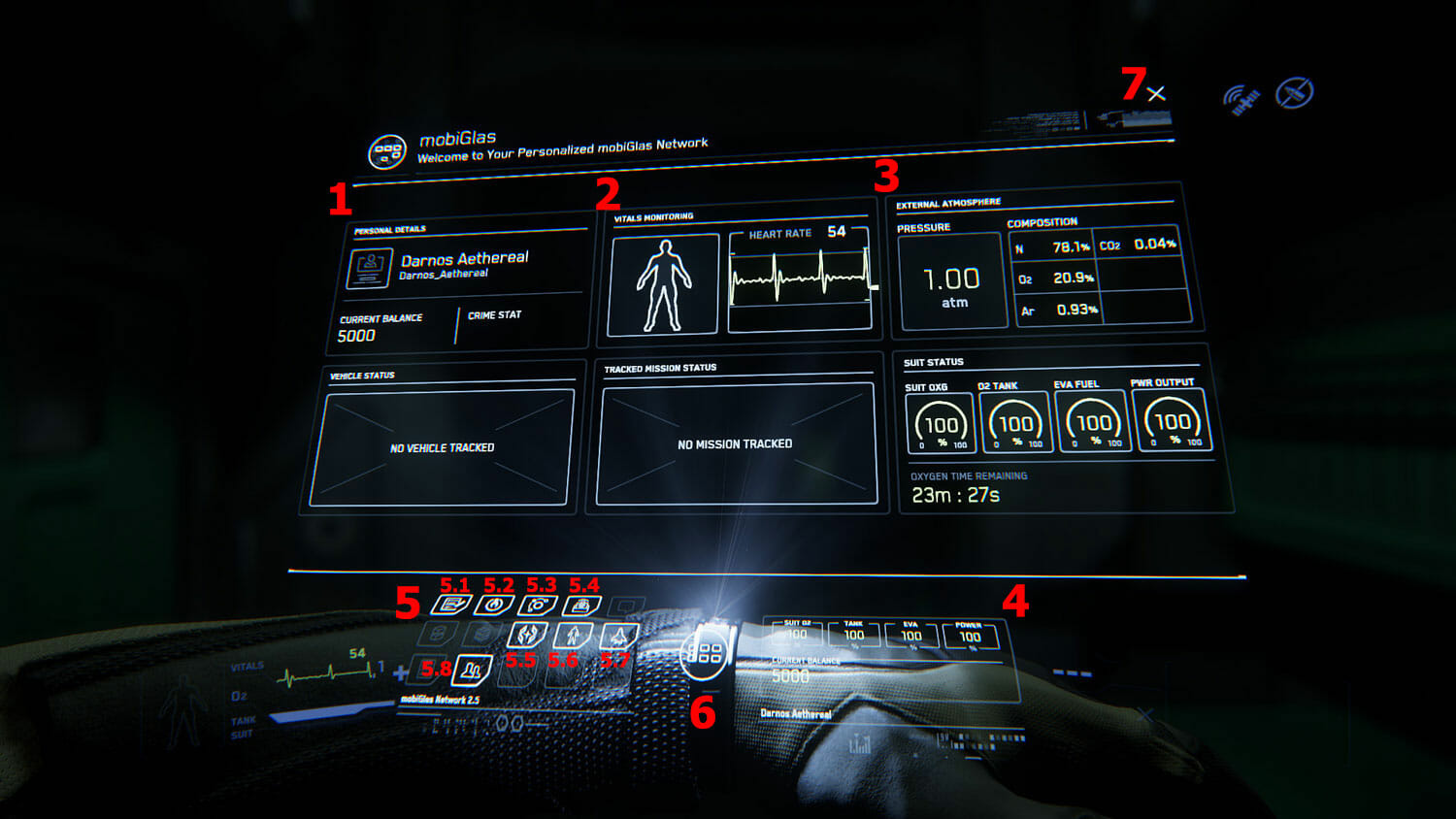Launch the person-silhouette loadout app

[573, 636]
